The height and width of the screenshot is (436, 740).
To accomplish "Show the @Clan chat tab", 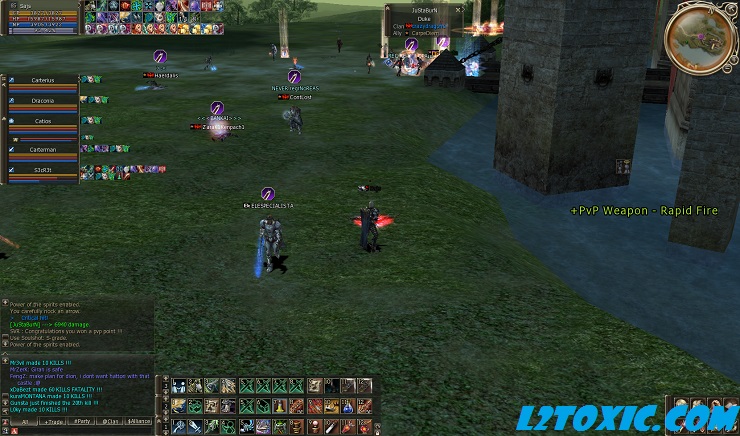I will point(112,422).
